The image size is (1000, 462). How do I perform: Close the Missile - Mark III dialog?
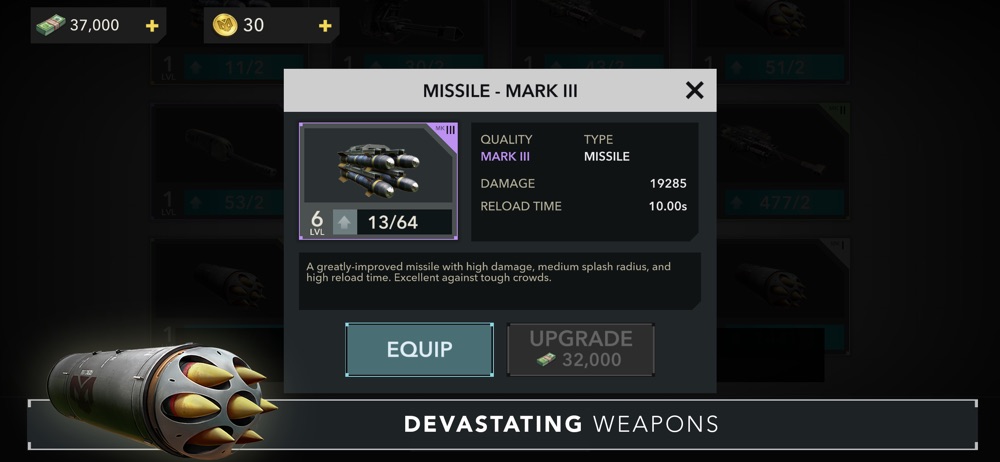pos(694,91)
